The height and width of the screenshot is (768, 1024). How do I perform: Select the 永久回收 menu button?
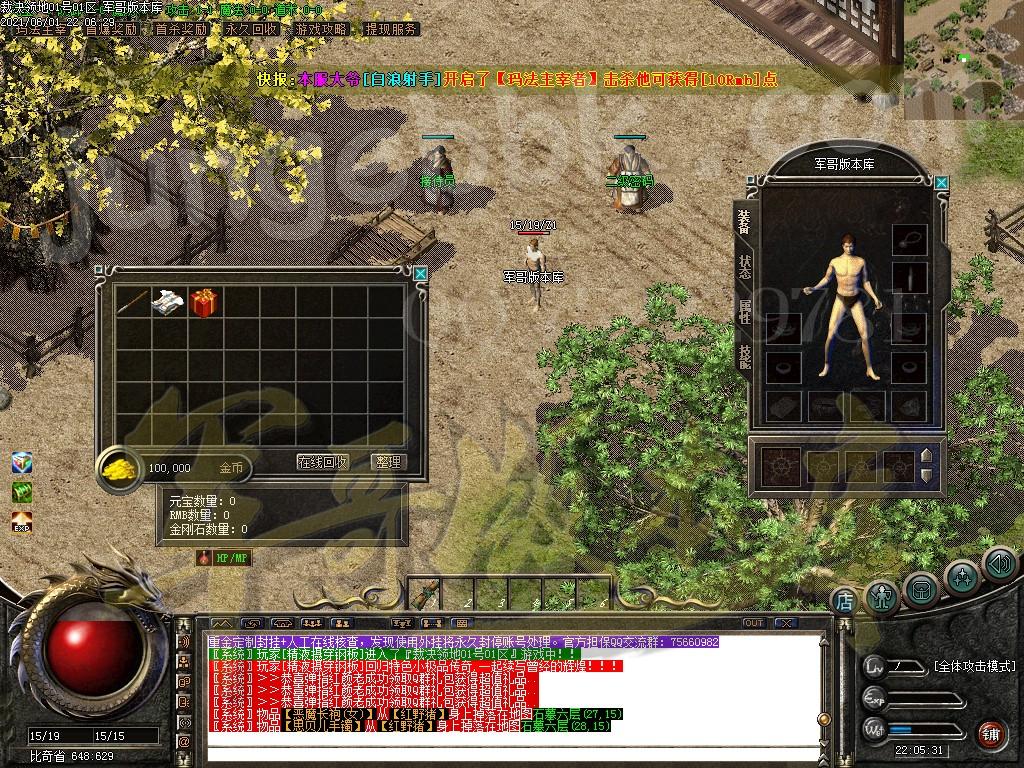(251, 29)
